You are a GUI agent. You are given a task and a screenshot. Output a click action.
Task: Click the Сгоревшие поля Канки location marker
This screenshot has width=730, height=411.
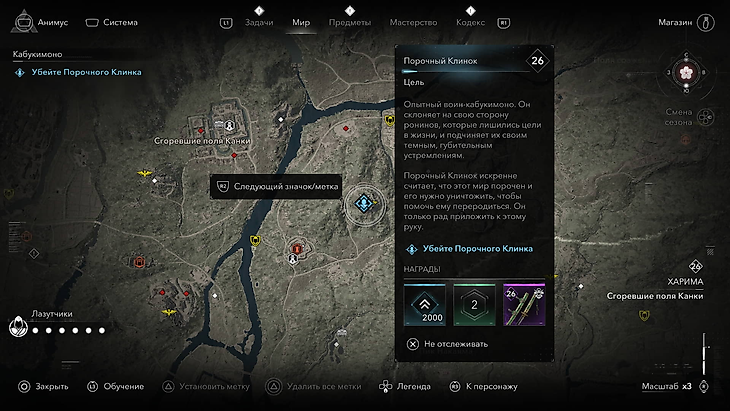pos(229,125)
